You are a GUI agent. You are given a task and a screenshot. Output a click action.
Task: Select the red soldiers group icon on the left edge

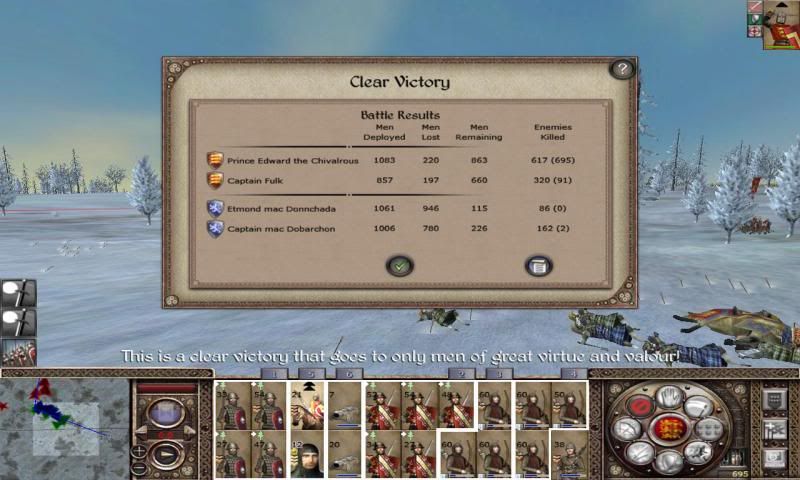click(18, 353)
